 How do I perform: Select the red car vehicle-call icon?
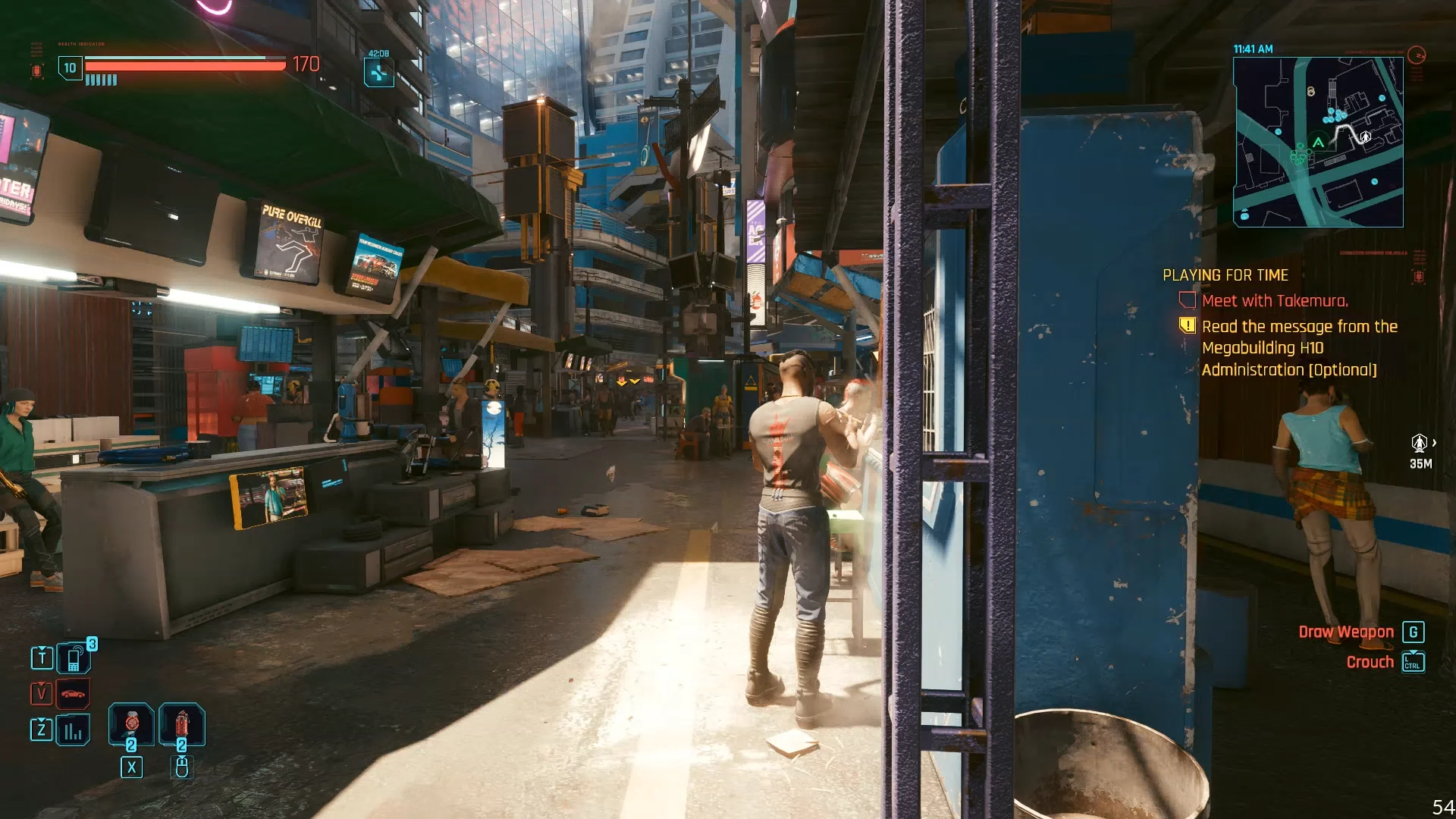(74, 693)
